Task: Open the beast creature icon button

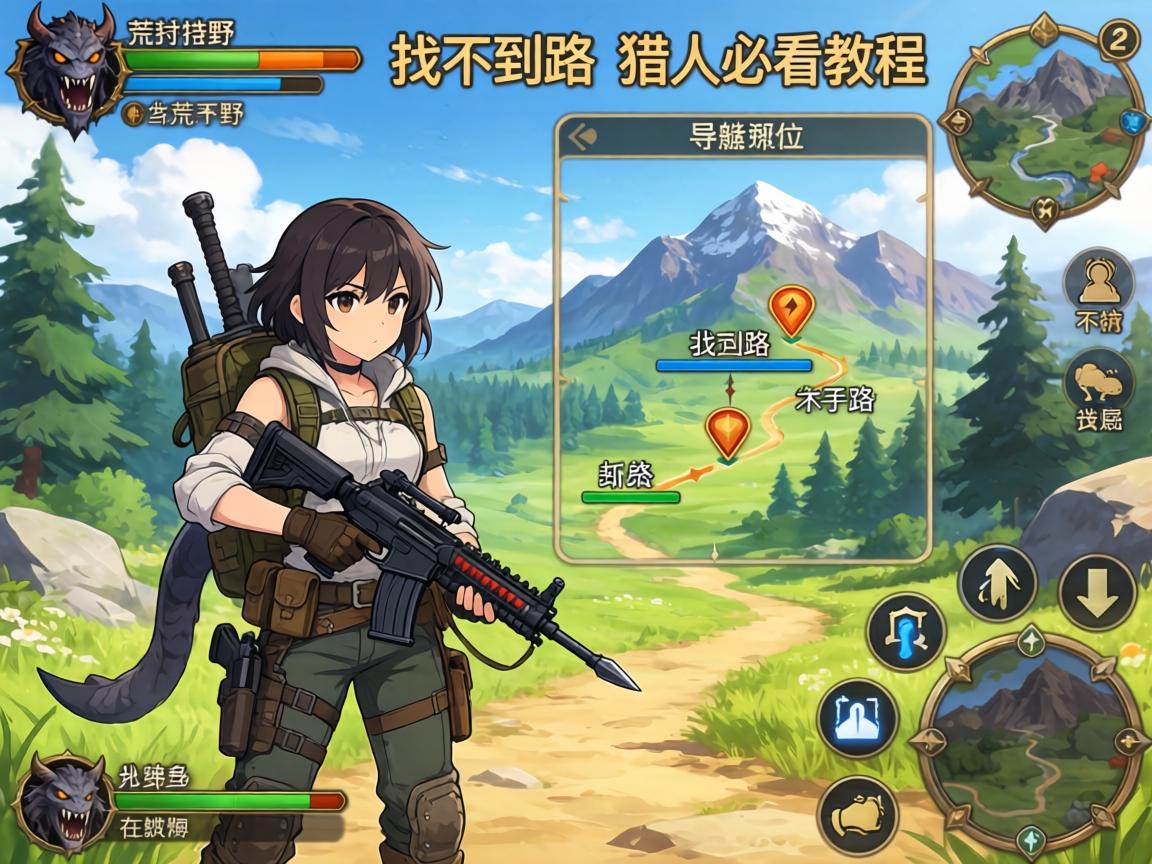Action: (1098, 385)
